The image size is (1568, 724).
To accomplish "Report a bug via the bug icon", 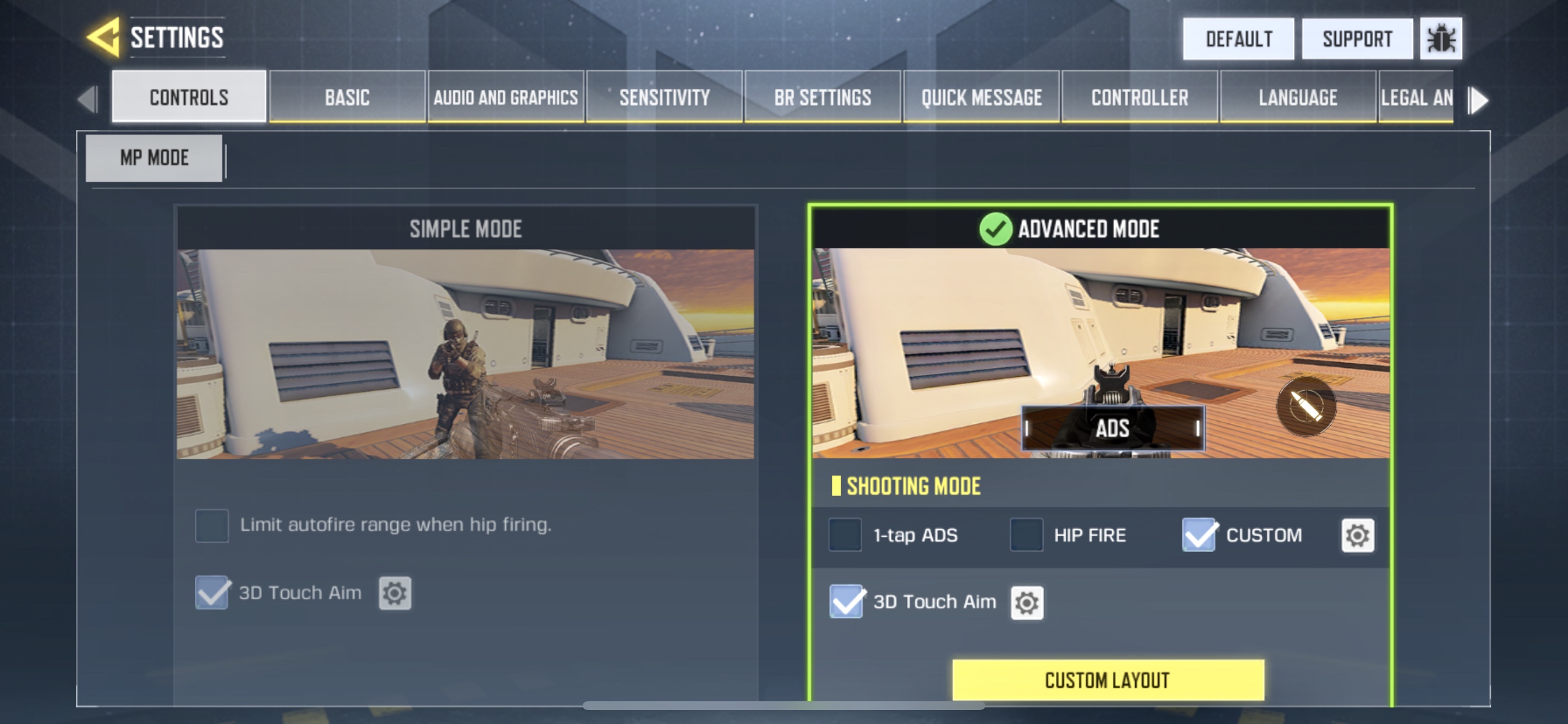I will click(x=1440, y=39).
